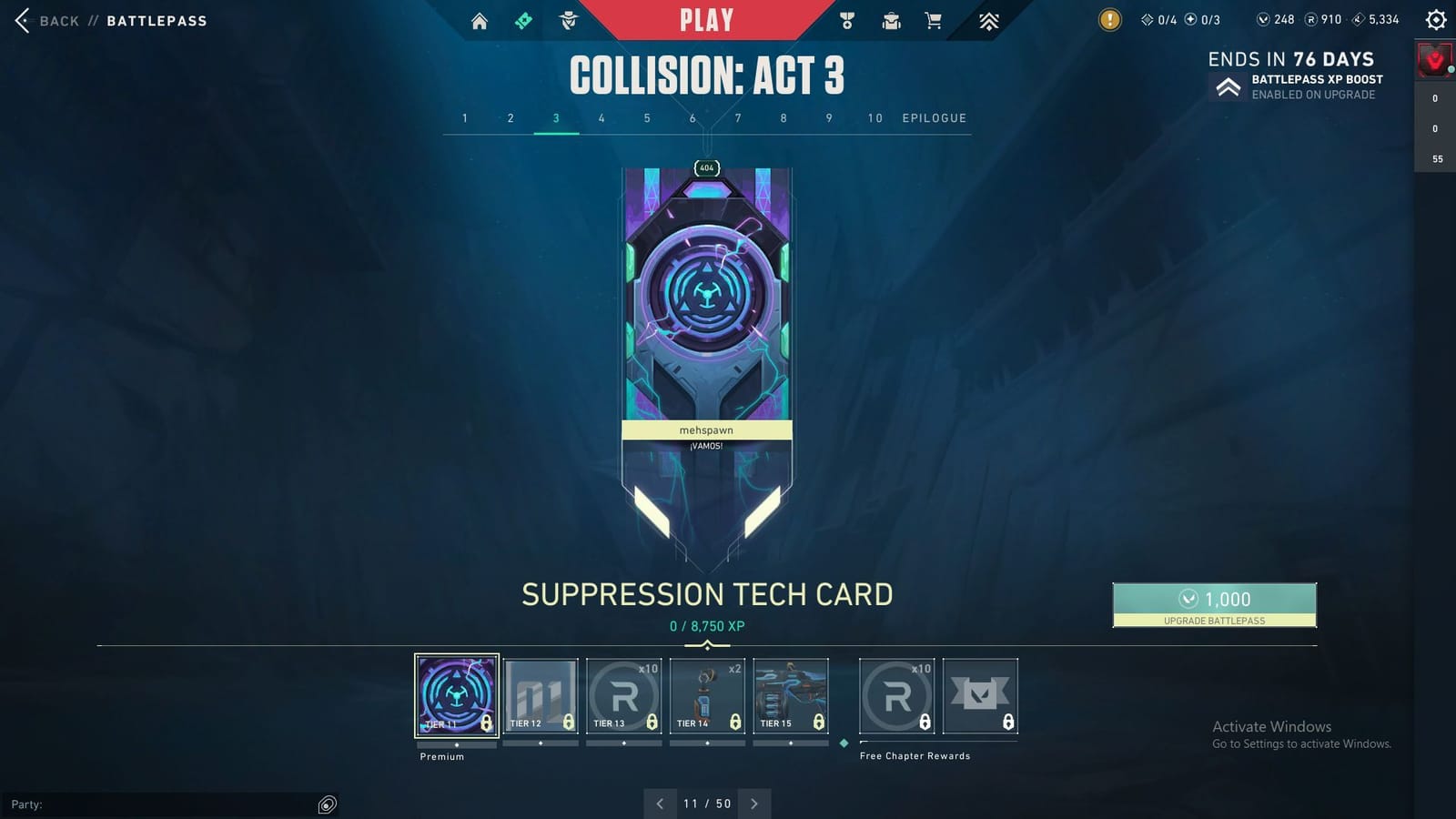Advance battlepass tiers with right chevron
This screenshot has height=819, width=1456.
click(x=754, y=804)
